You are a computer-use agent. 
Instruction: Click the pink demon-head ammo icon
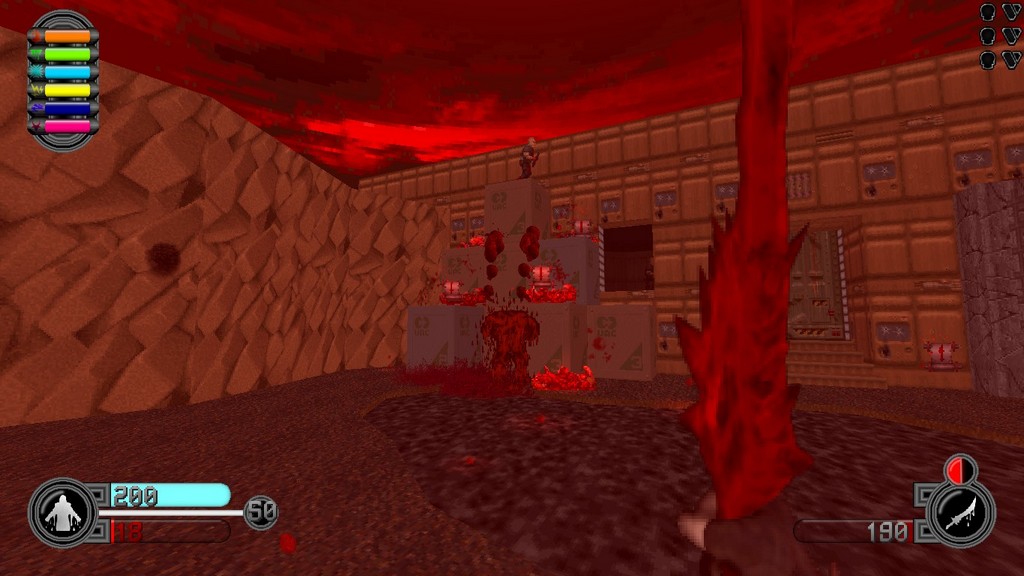pyautogui.click(x=36, y=127)
